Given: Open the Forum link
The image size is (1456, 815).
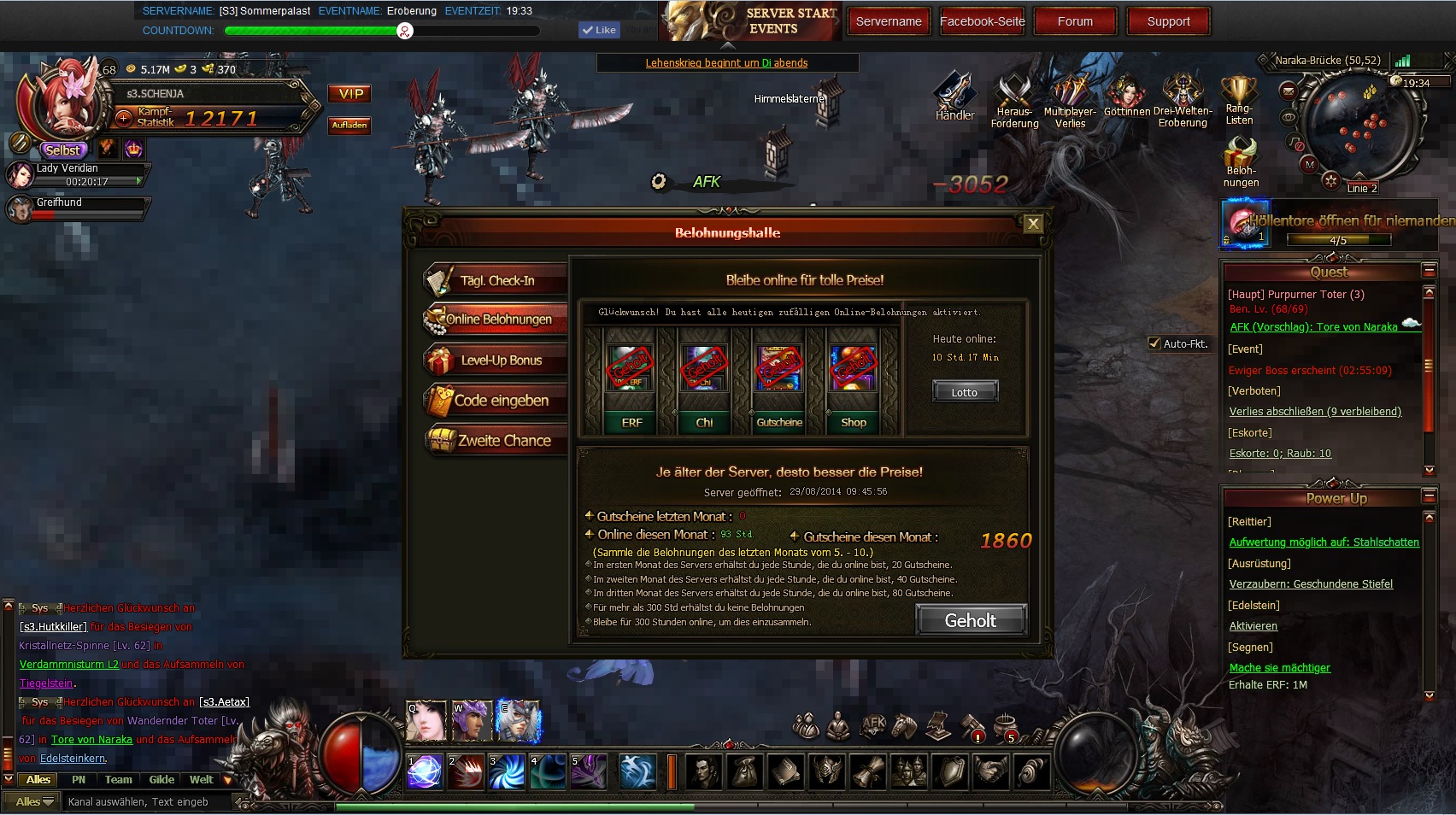Looking at the screenshot, I should pos(1075,21).
